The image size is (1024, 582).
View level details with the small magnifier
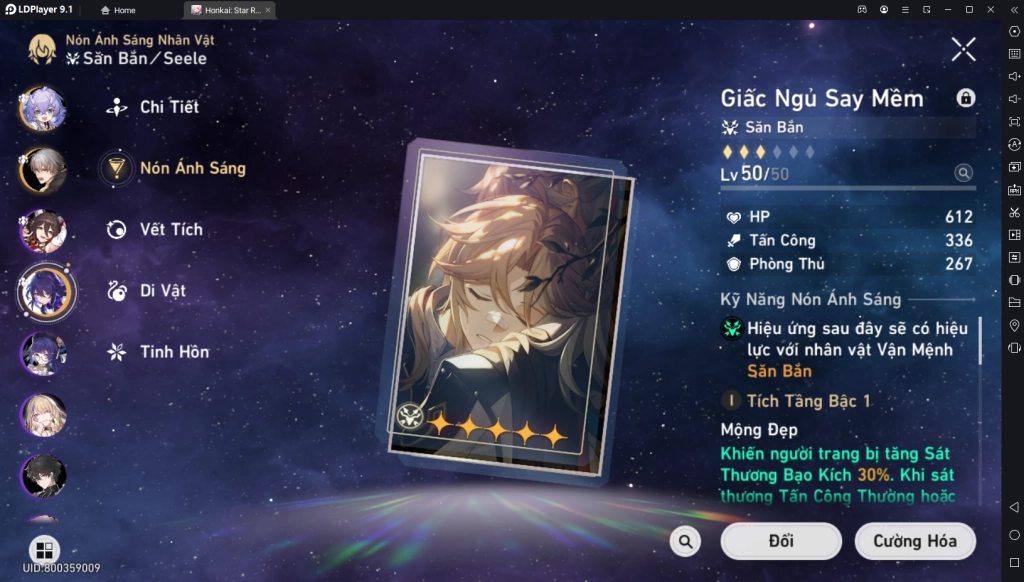(963, 173)
